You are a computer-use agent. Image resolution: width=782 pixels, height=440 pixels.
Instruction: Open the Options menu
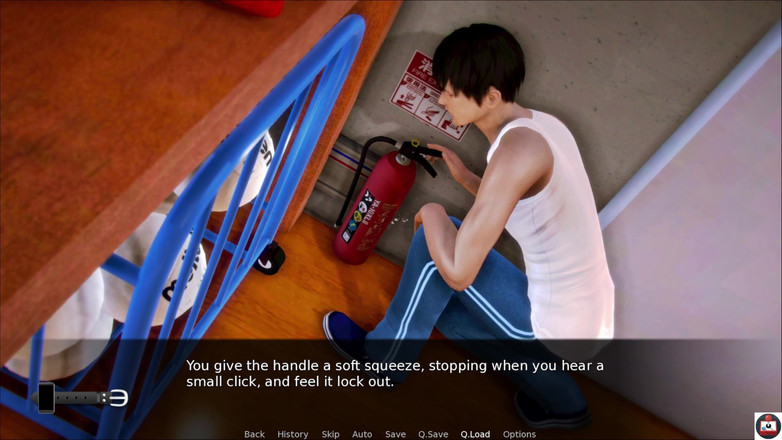519,434
